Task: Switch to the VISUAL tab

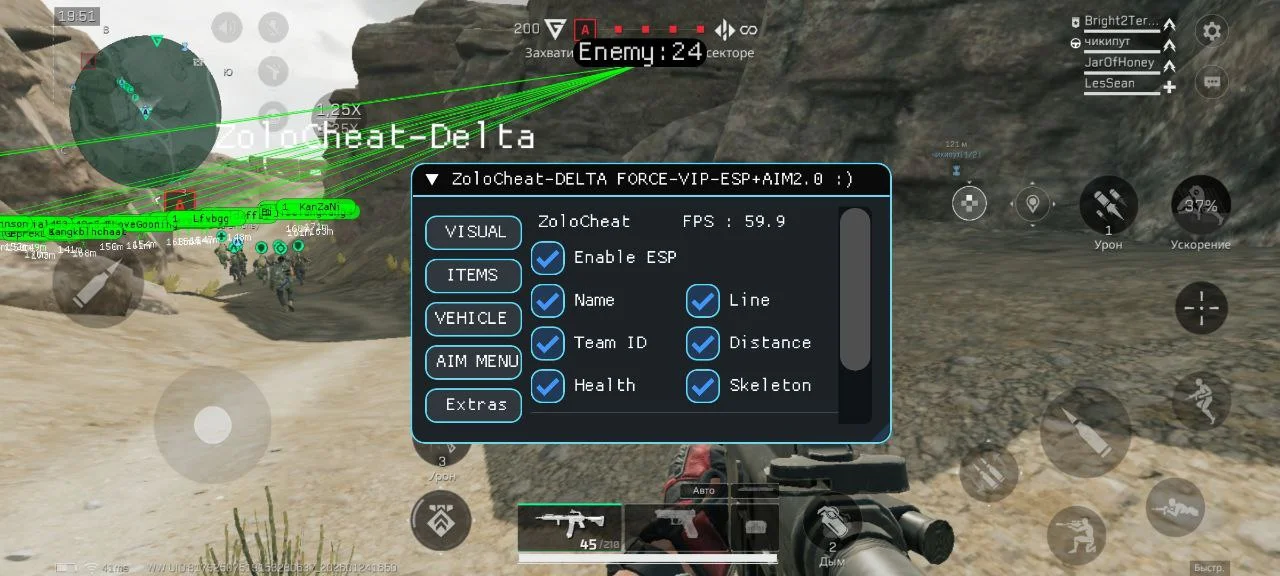Action: tap(474, 232)
